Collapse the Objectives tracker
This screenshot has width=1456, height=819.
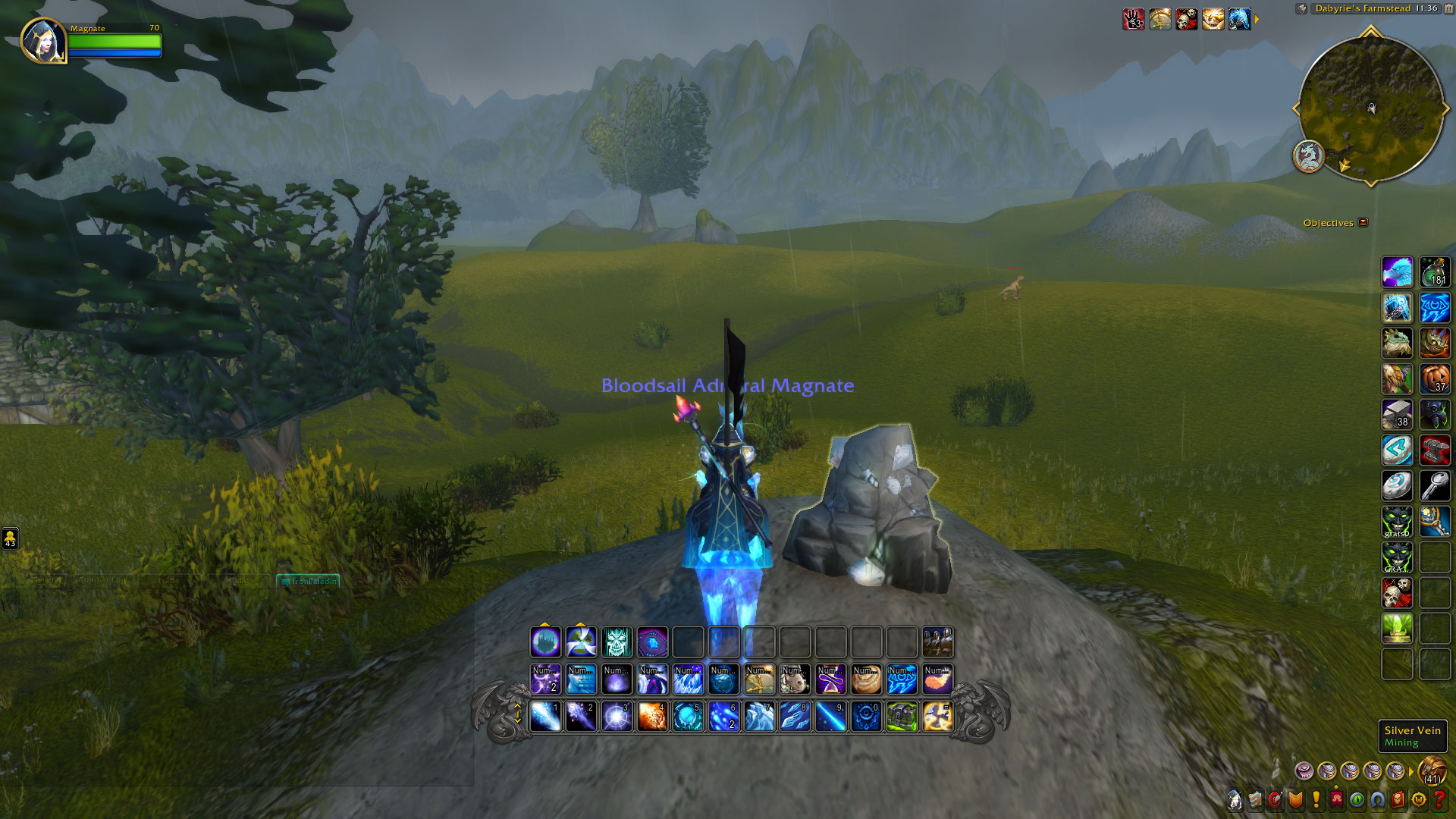1363,222
